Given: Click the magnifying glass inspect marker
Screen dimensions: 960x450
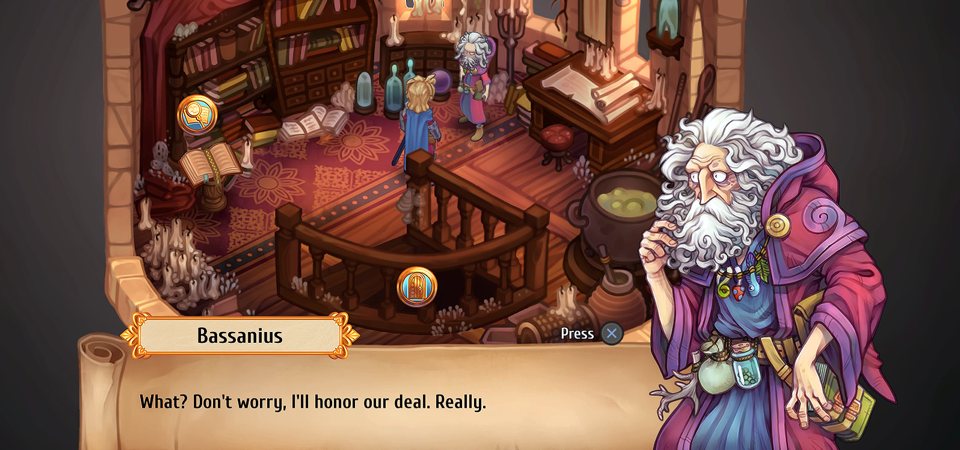Looking at the screenshot, I should (197, 115).
